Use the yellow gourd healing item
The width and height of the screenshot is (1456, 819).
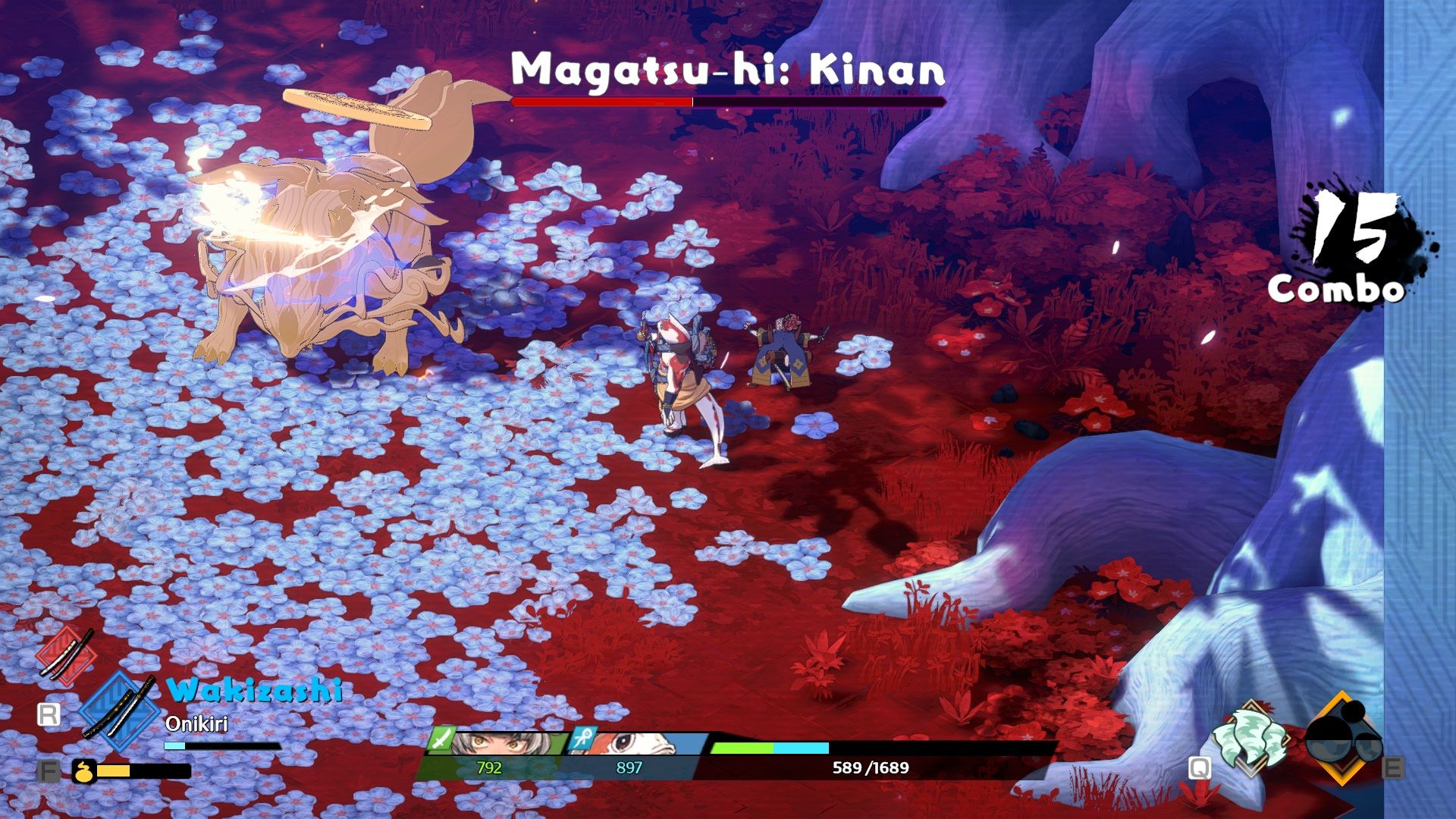pyautogui.click(x=84, y=771)
